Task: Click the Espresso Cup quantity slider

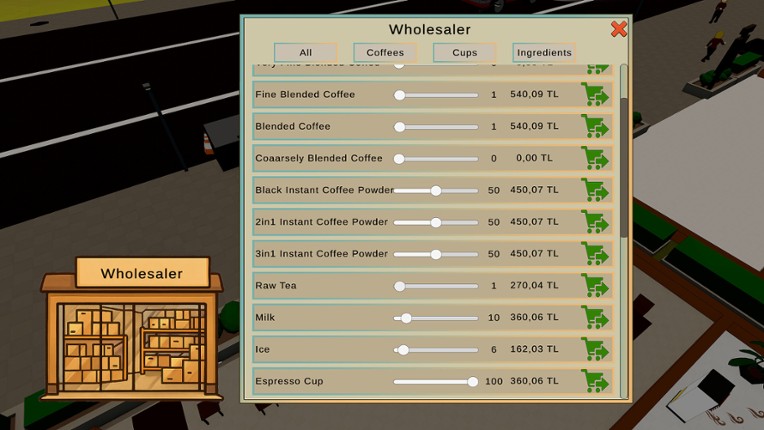Action: (472, 381)
